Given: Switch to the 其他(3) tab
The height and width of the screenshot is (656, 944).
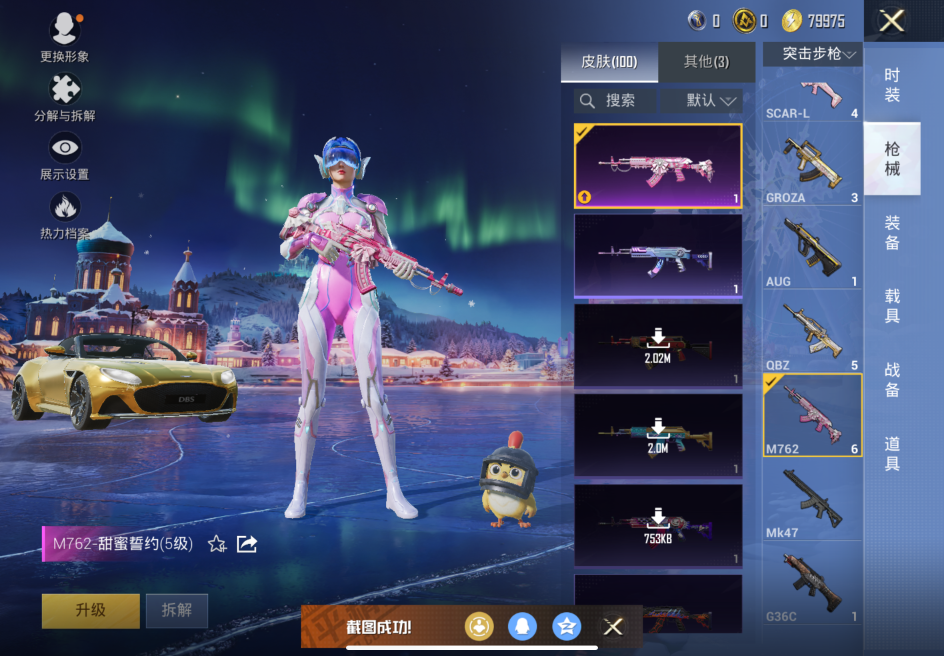Looking at the screenshot, I should [x=706, y=62].
